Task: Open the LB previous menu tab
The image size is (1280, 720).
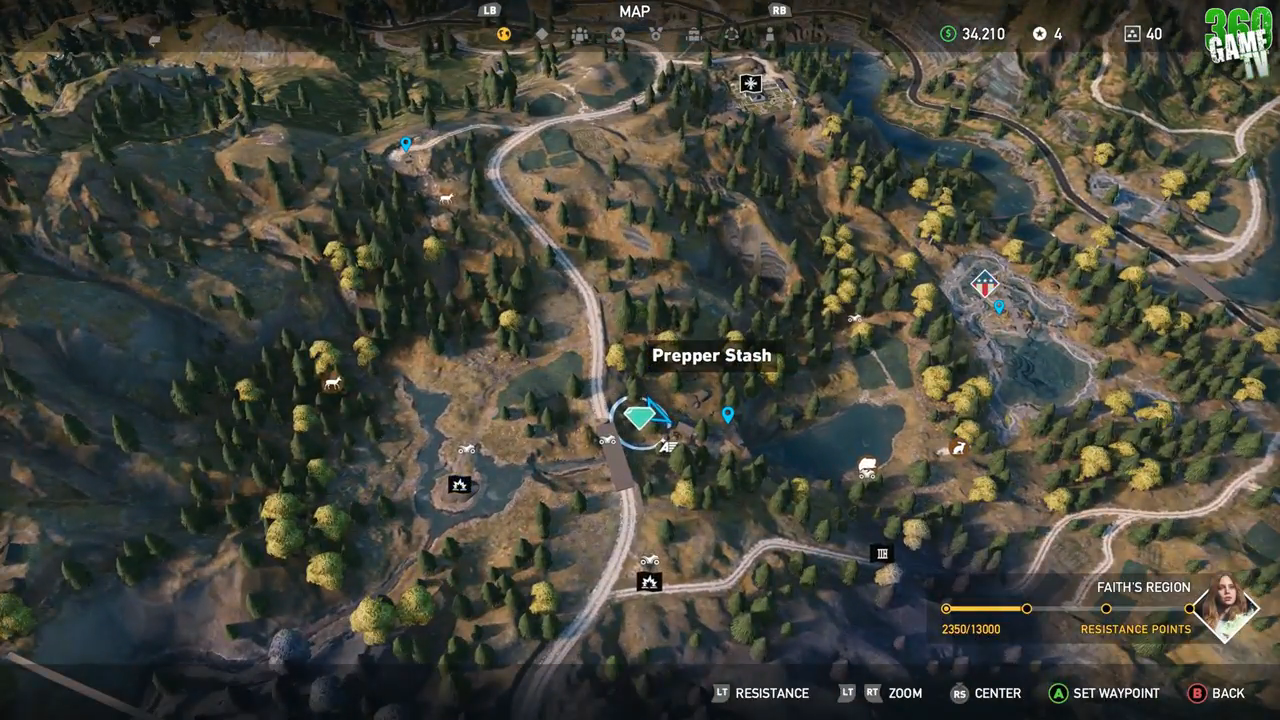Action: (488, 11)
